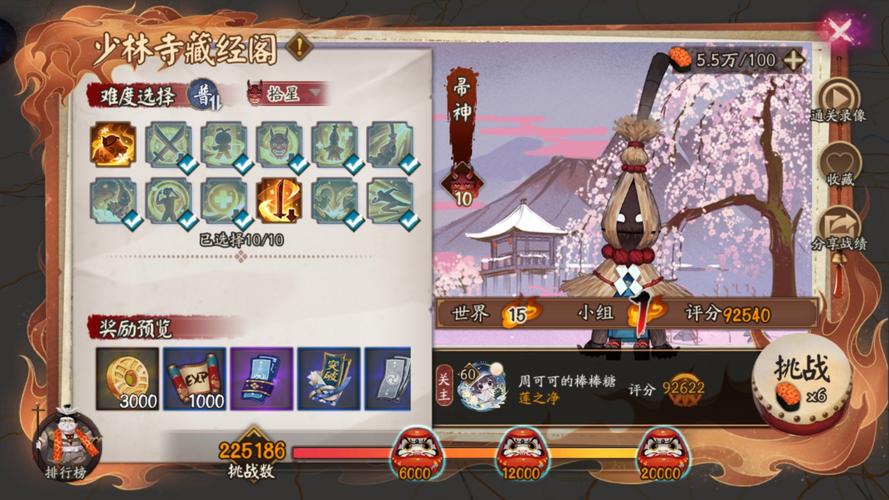Select the fiery downward sword modifier
This screenshot has height=500, width=889.
279,200
